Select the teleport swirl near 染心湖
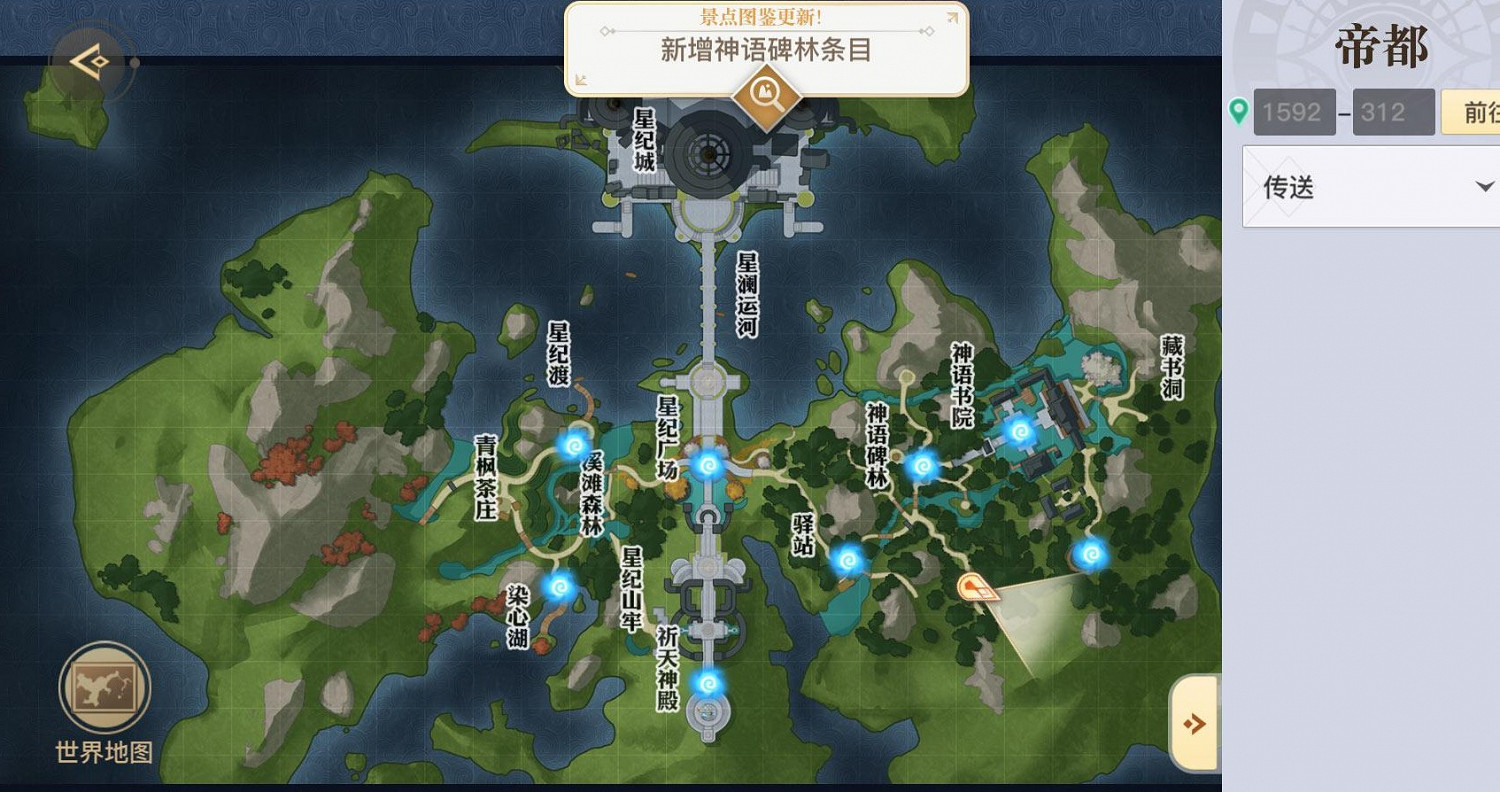This screenshot has width=1500, height=792. [558, 585]
